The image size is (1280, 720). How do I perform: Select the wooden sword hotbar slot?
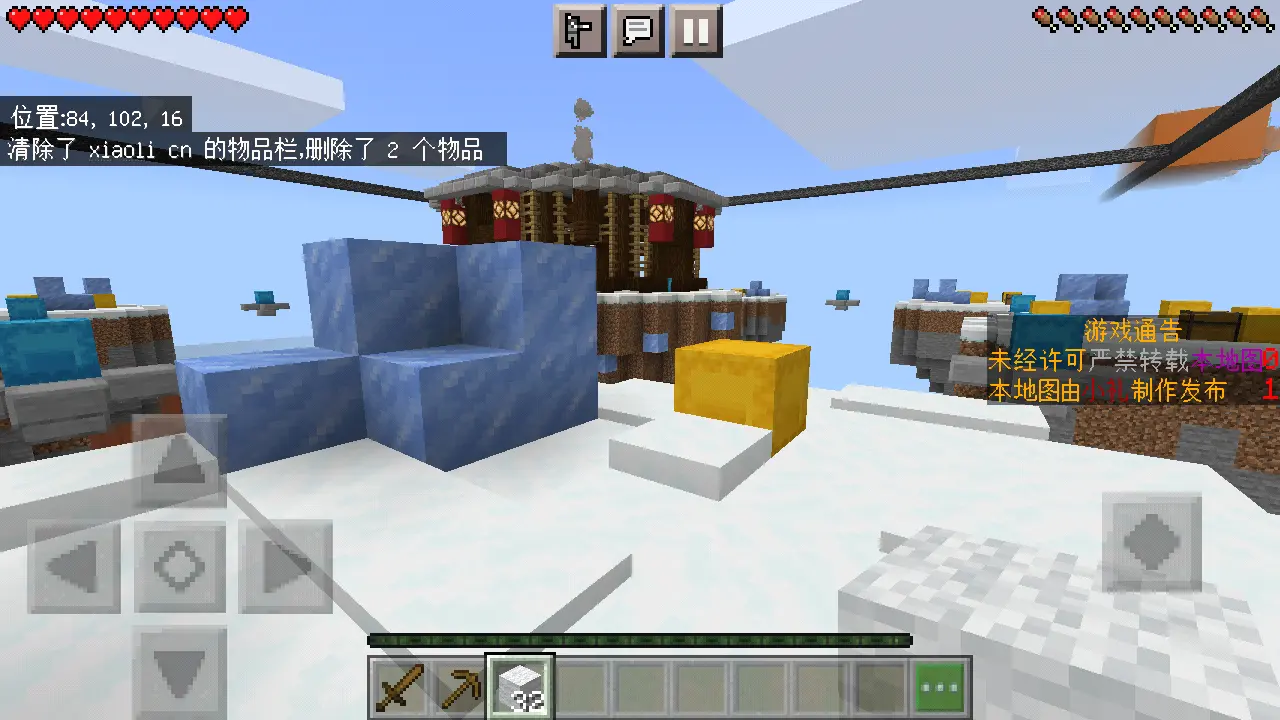(401, 687)
